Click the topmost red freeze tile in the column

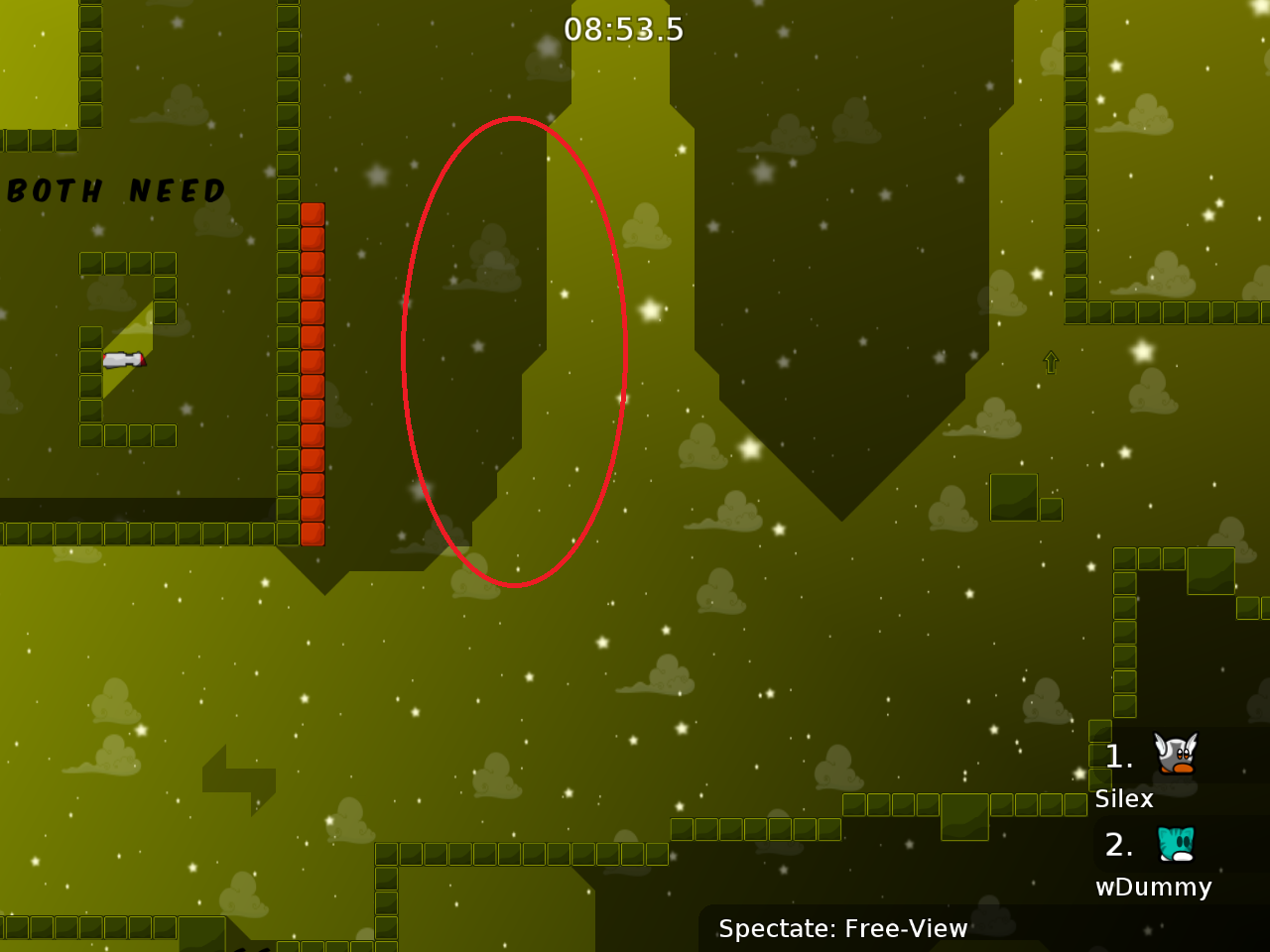(315, 213)
